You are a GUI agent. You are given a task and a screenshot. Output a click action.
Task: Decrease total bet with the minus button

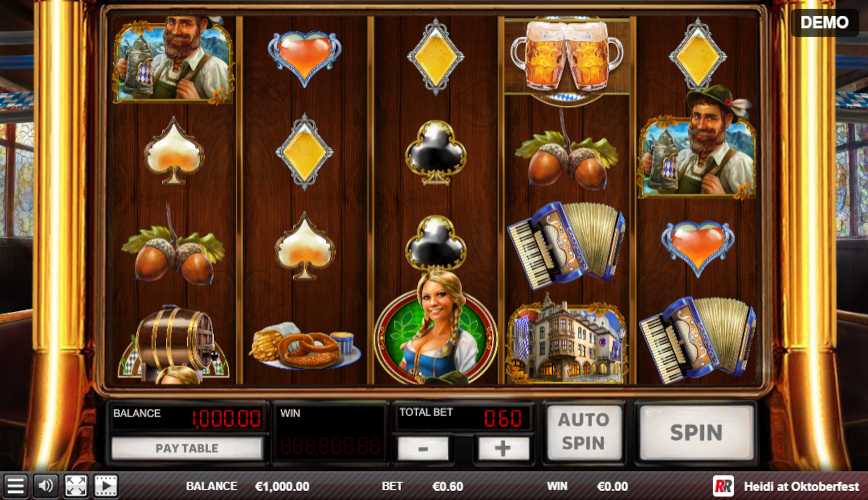(x=423, y=449)
